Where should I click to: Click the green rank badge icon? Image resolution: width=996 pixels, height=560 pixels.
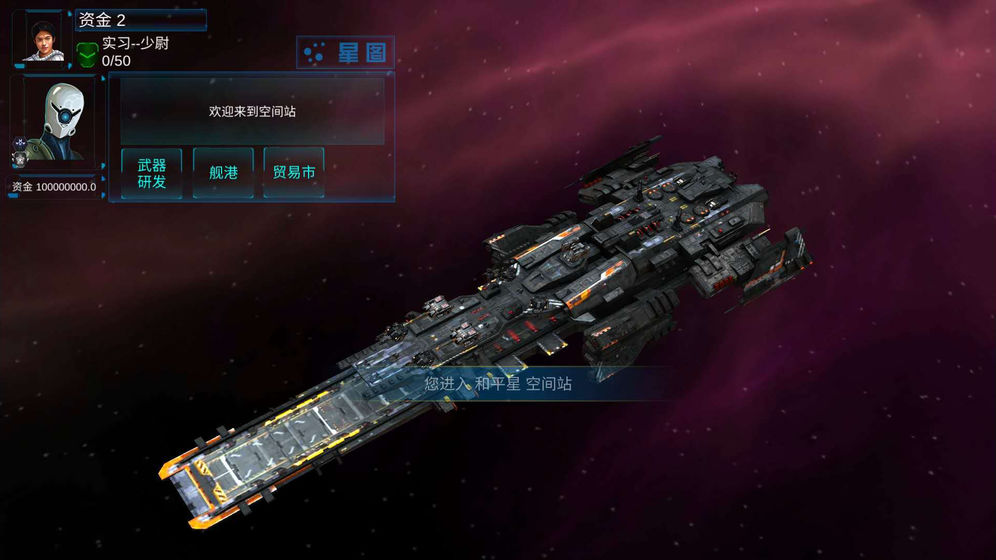(88, 53)
